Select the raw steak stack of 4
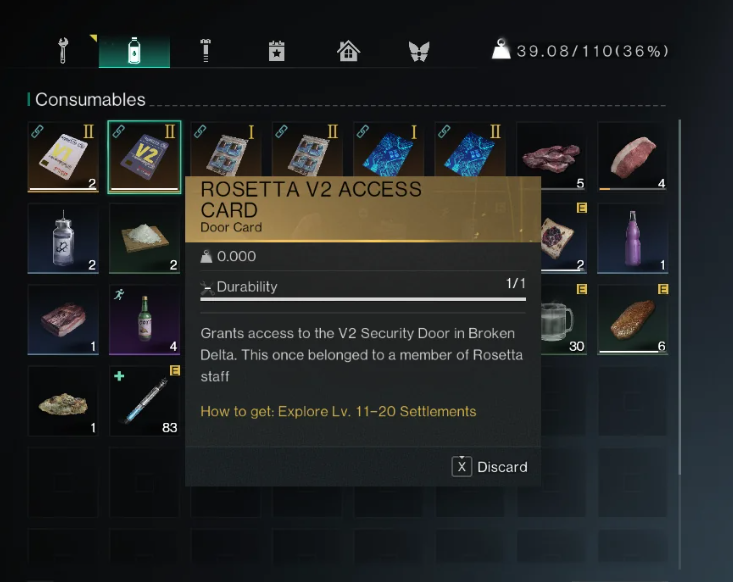The height and width of the screenshot is (582, 733). (632, 157)
